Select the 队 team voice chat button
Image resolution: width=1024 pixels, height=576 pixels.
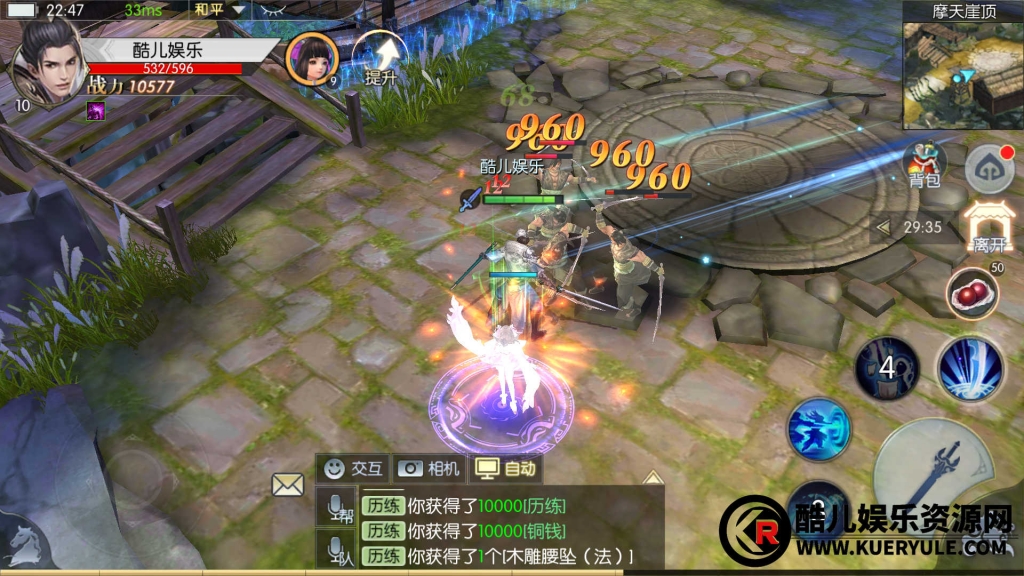pyautogui.click(x=338, y=549)
